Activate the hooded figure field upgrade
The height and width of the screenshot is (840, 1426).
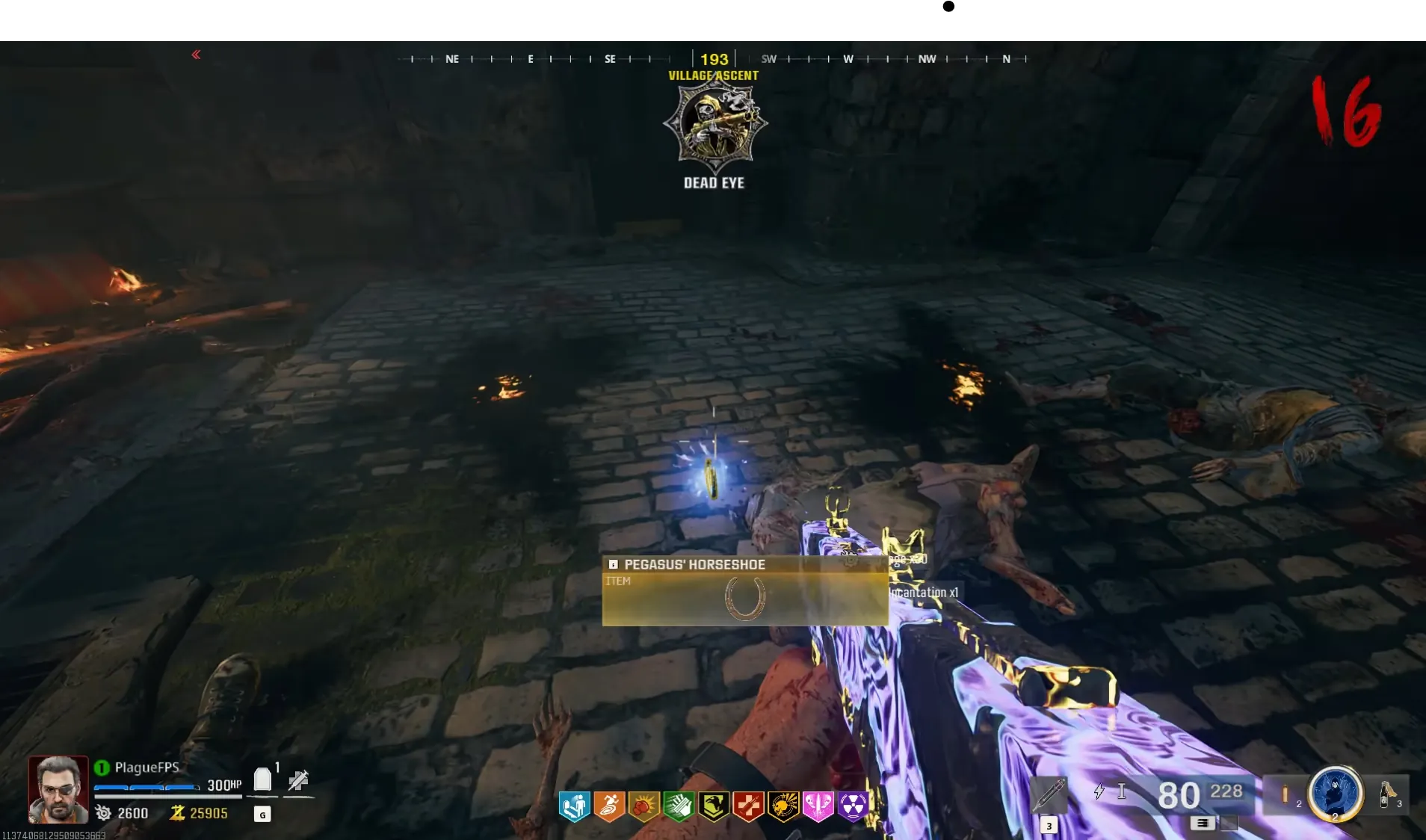coord(1335,793)
